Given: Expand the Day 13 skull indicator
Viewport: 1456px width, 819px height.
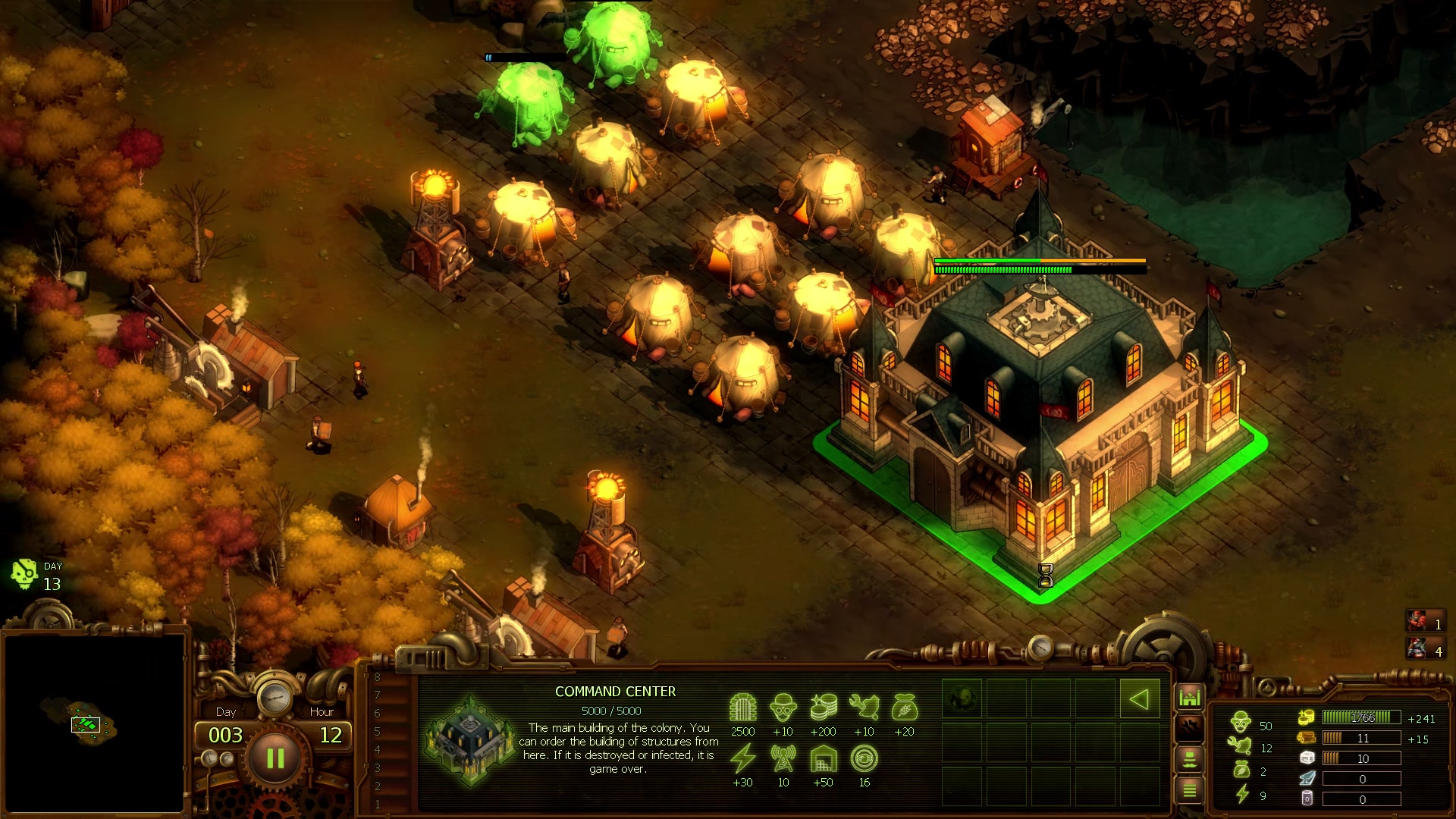Looking at the screenshot, I should point(23,574).
